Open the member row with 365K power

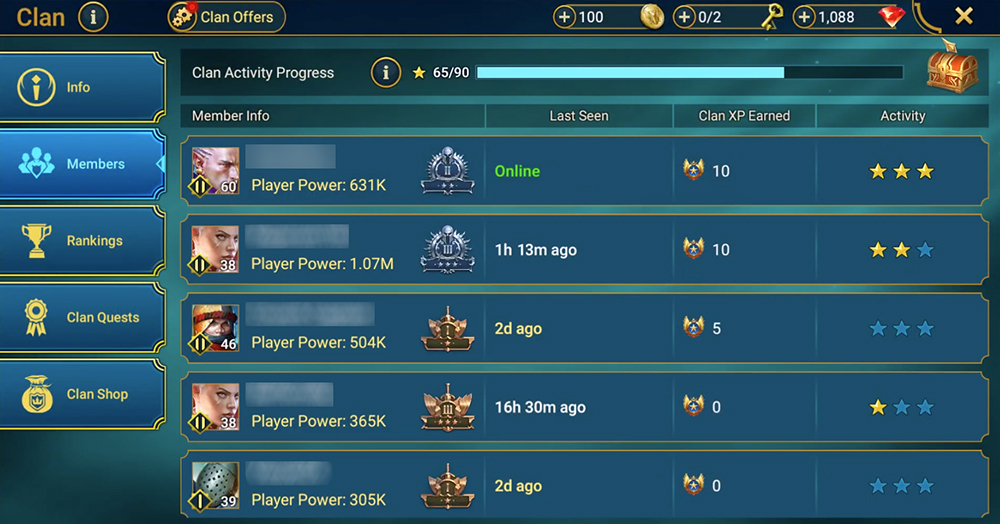[583, 407]
